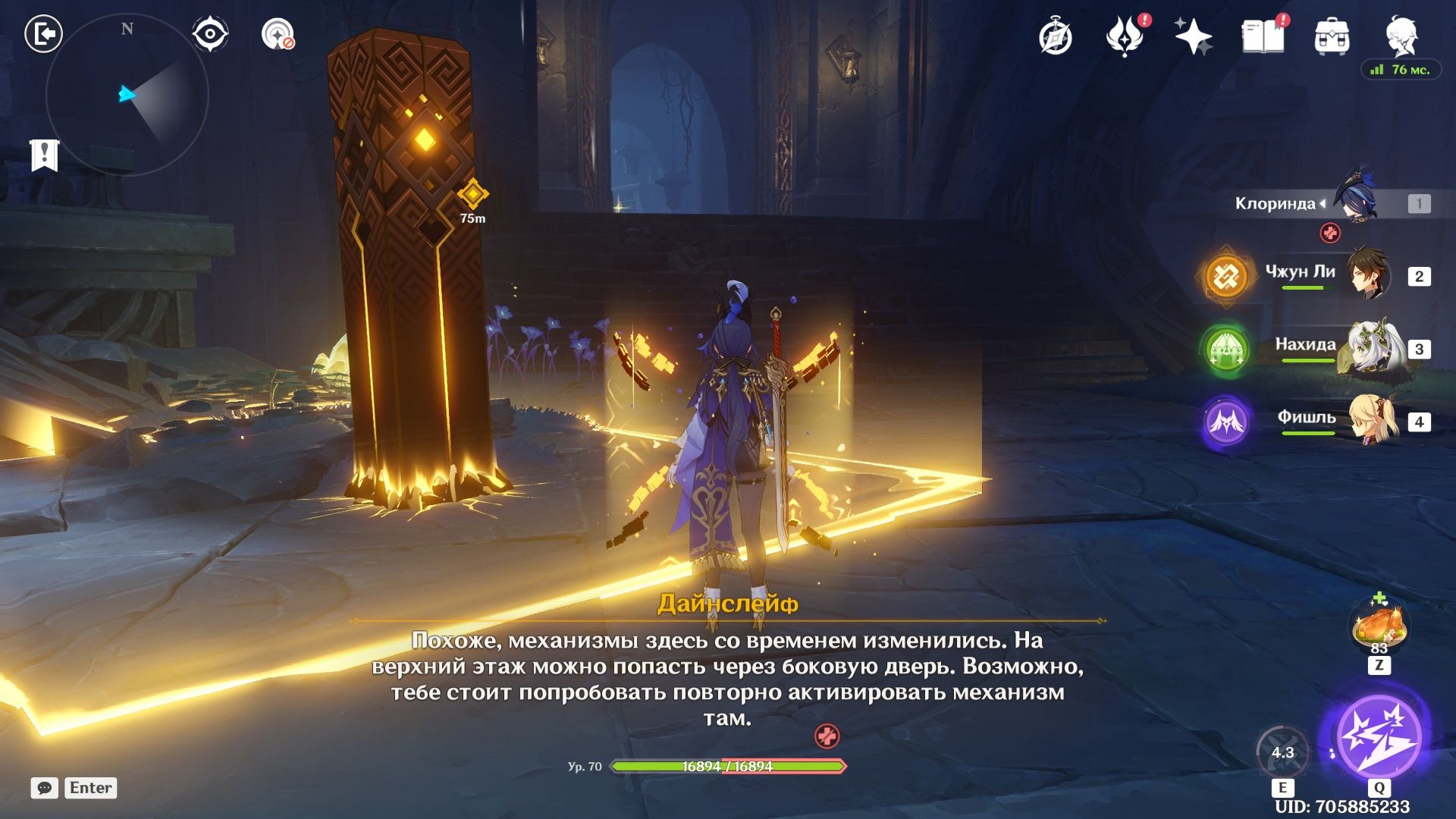Screen dimensions: 1456x819
Task: Open the backpack inventory
Action: [1332, 36]
